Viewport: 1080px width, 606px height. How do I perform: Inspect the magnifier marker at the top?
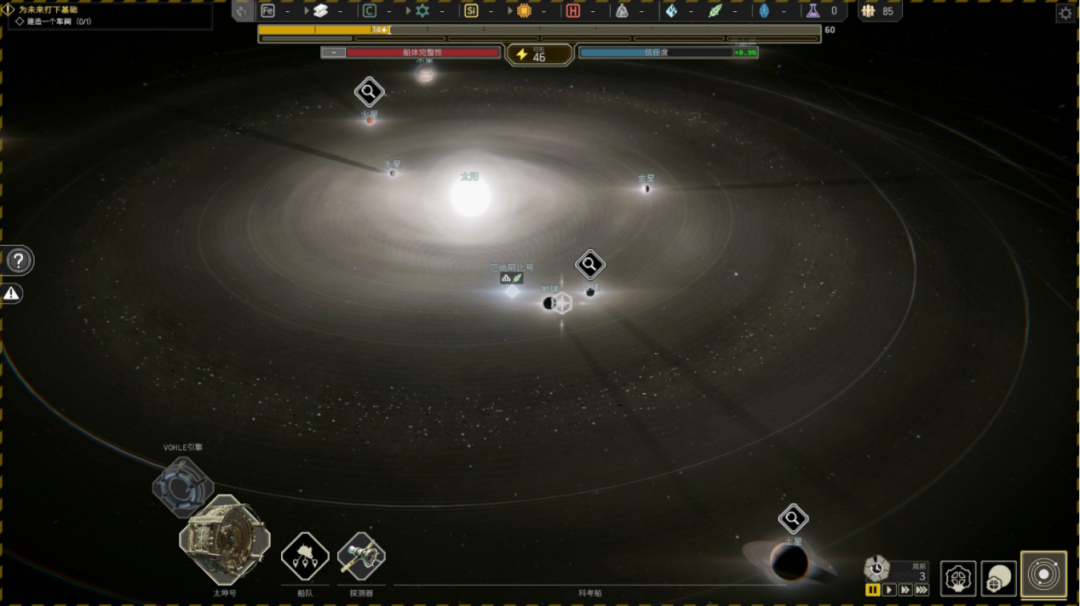369,92
